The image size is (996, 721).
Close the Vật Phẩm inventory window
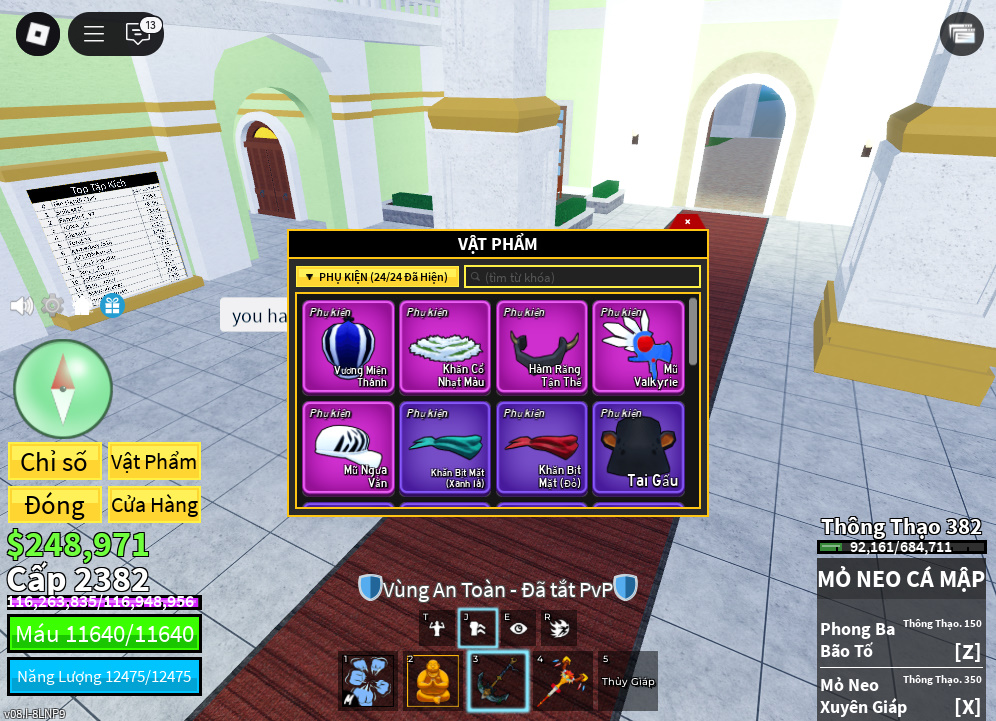[687, 221]
